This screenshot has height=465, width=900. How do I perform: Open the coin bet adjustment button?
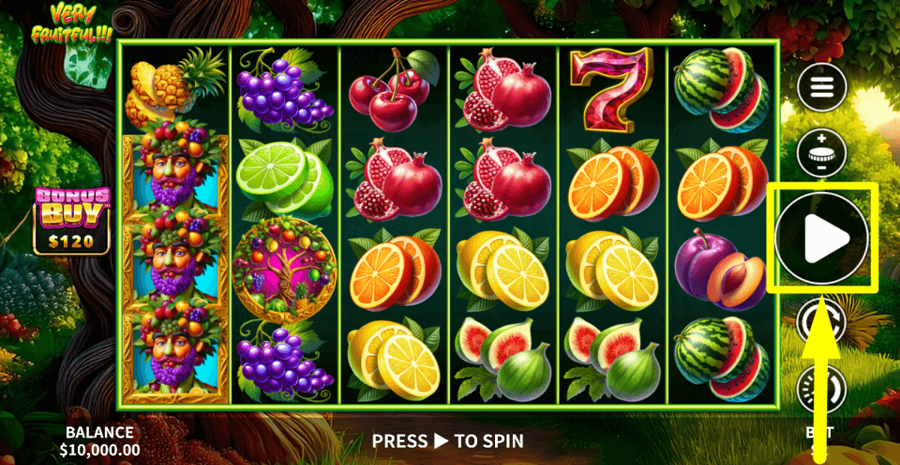(x=821, y=153)
